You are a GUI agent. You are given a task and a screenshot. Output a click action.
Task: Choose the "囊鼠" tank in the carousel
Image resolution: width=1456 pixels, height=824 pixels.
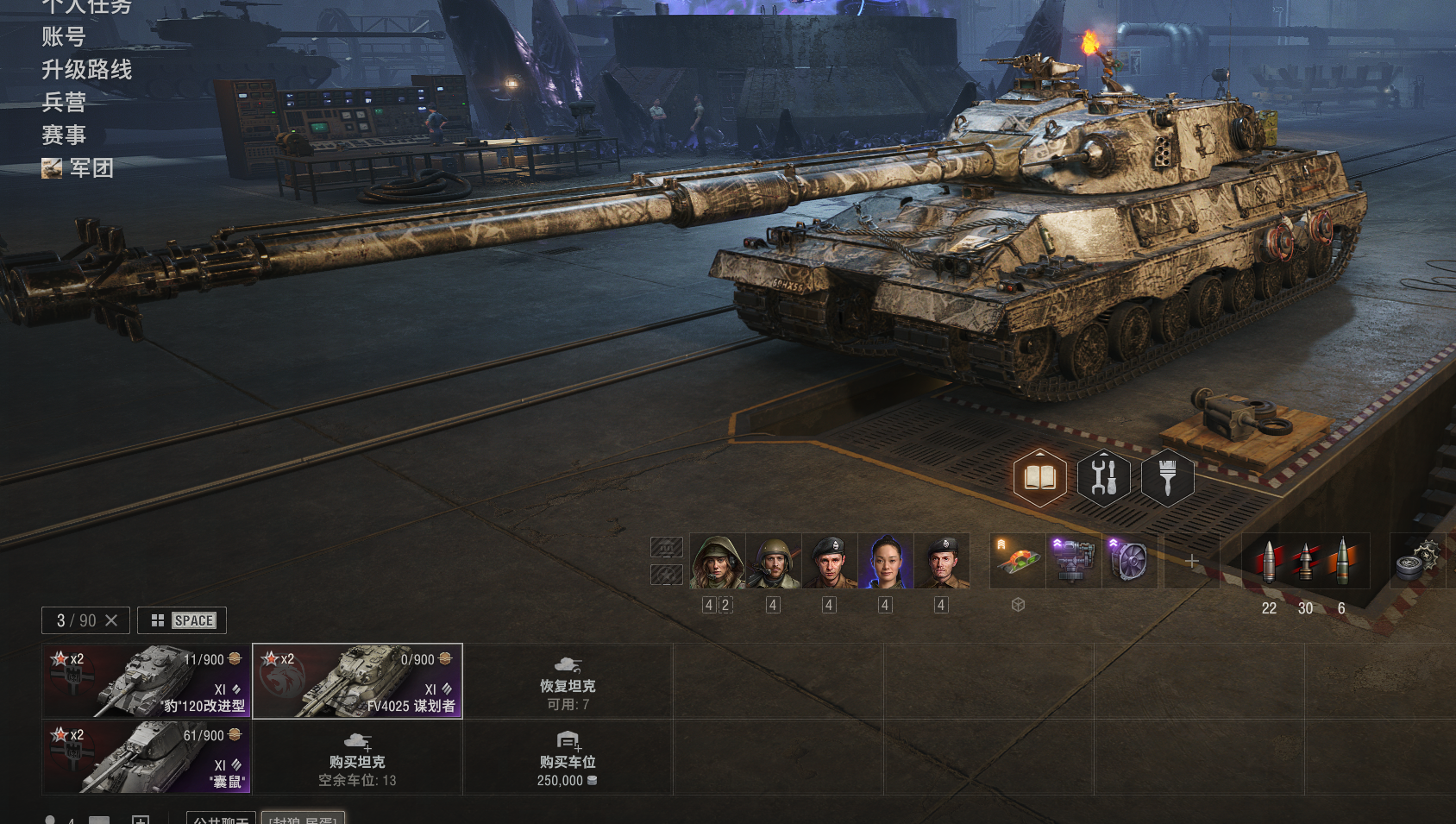tap(147, 757)
